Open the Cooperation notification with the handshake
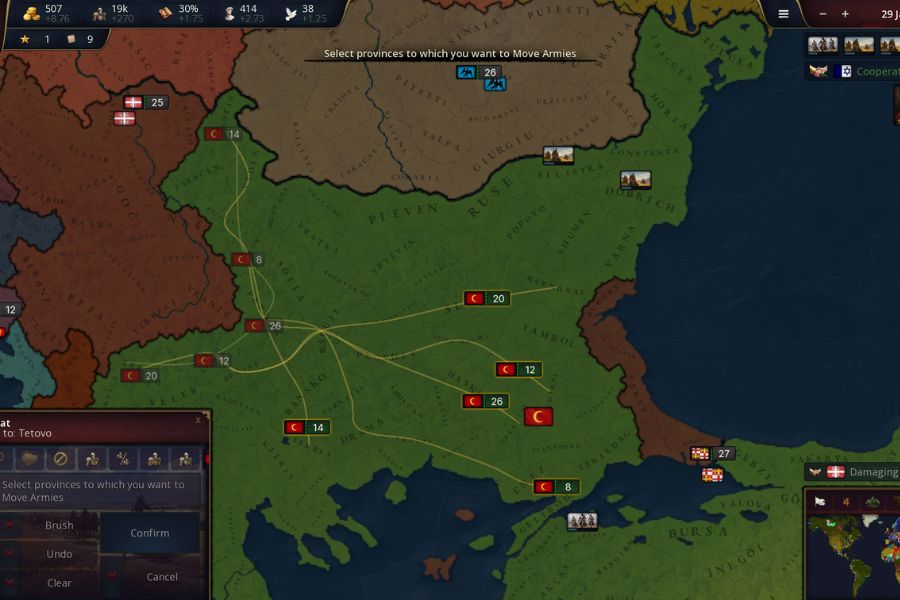Viewport: 900px width, 600px height. 819,72
